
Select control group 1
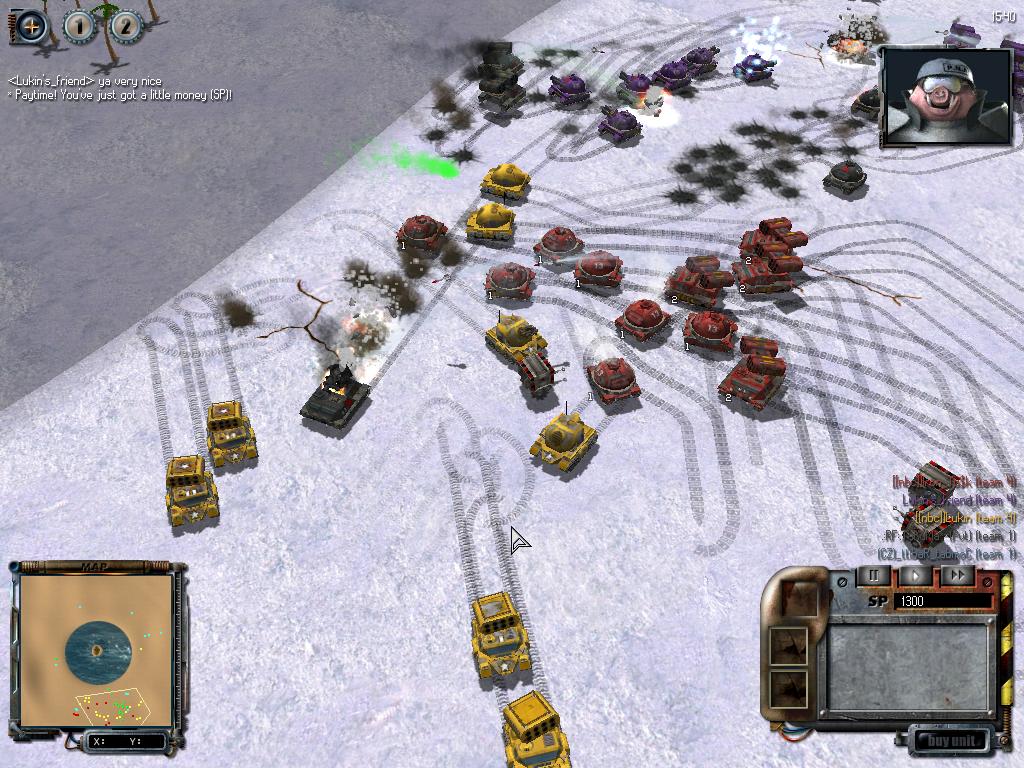(79, 27)
